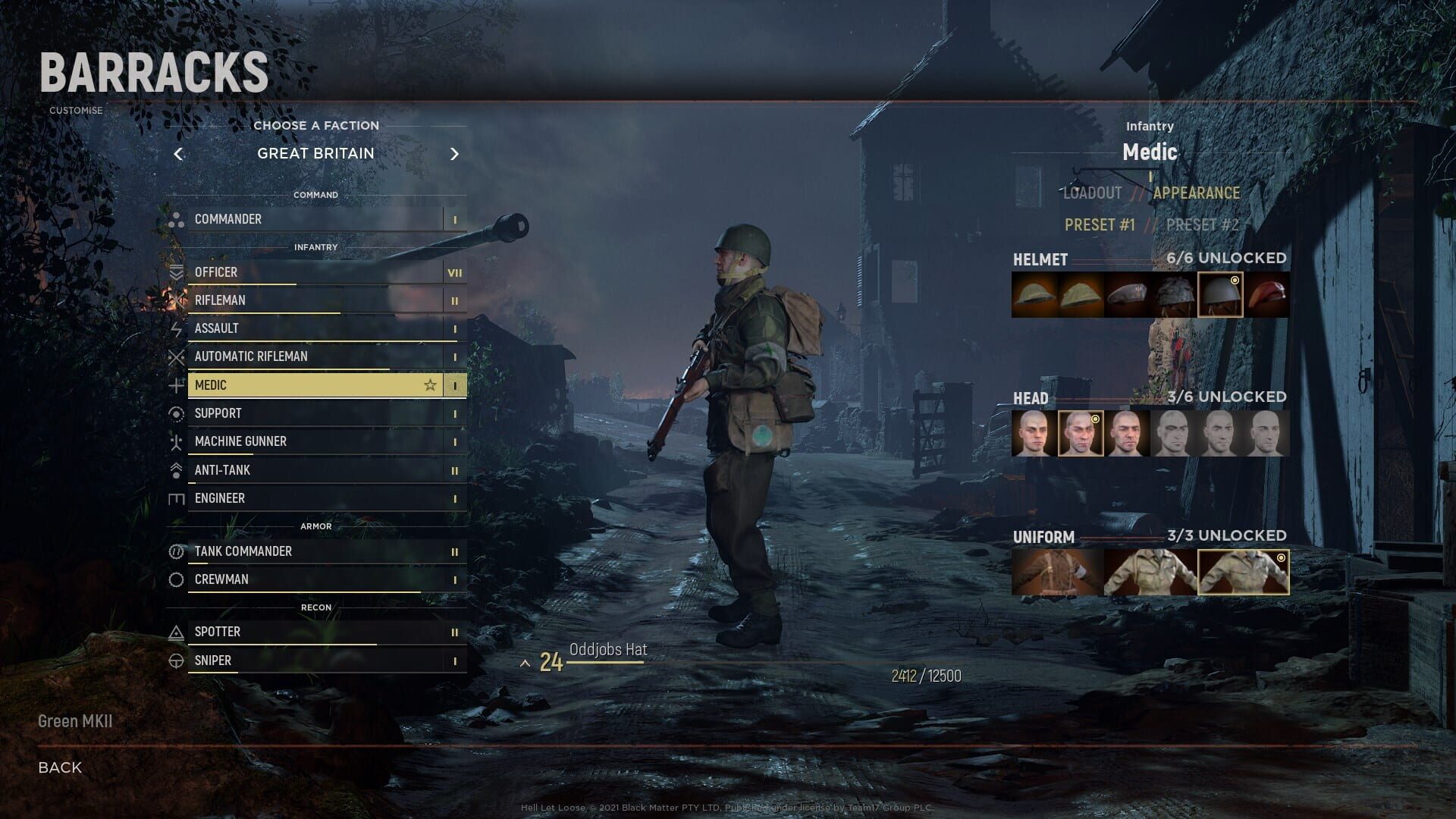
Task: Click the Automatic Rifleman crossed-rifles icon
Action: tap(176, 356)
